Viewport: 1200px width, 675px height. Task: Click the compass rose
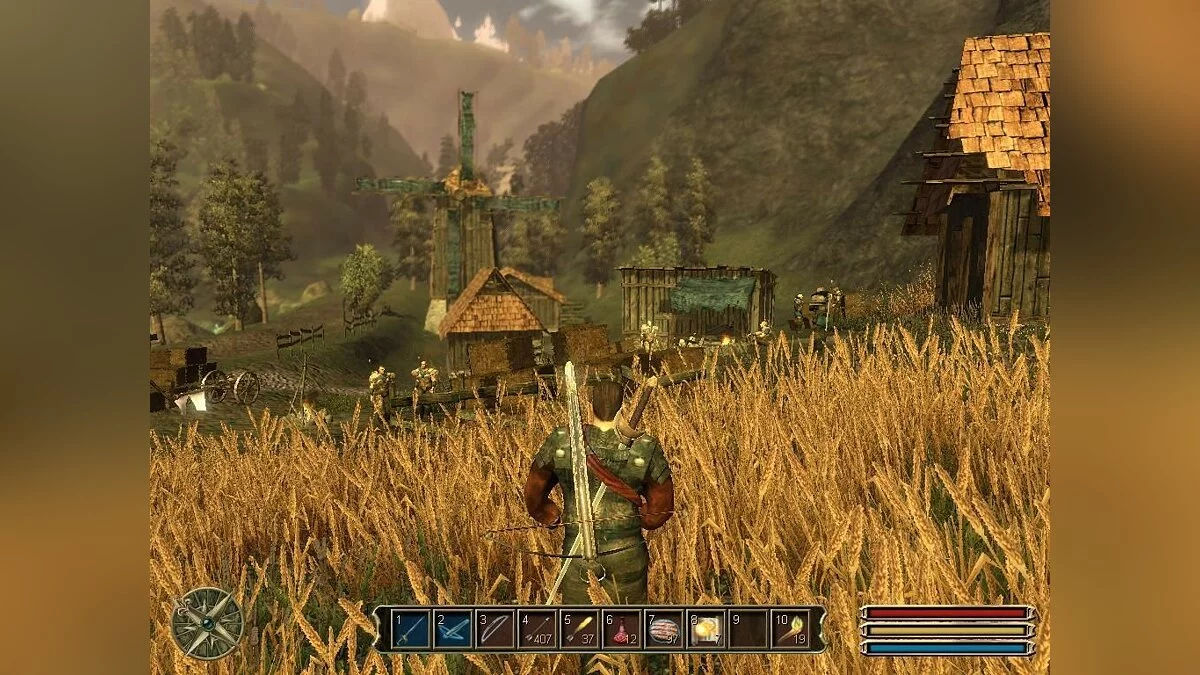[x=207, y=623]
